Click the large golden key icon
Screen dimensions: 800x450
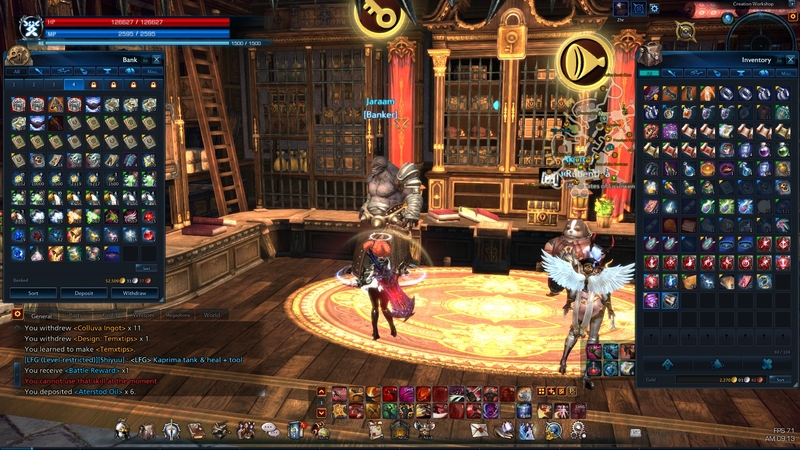pos(380,16)
